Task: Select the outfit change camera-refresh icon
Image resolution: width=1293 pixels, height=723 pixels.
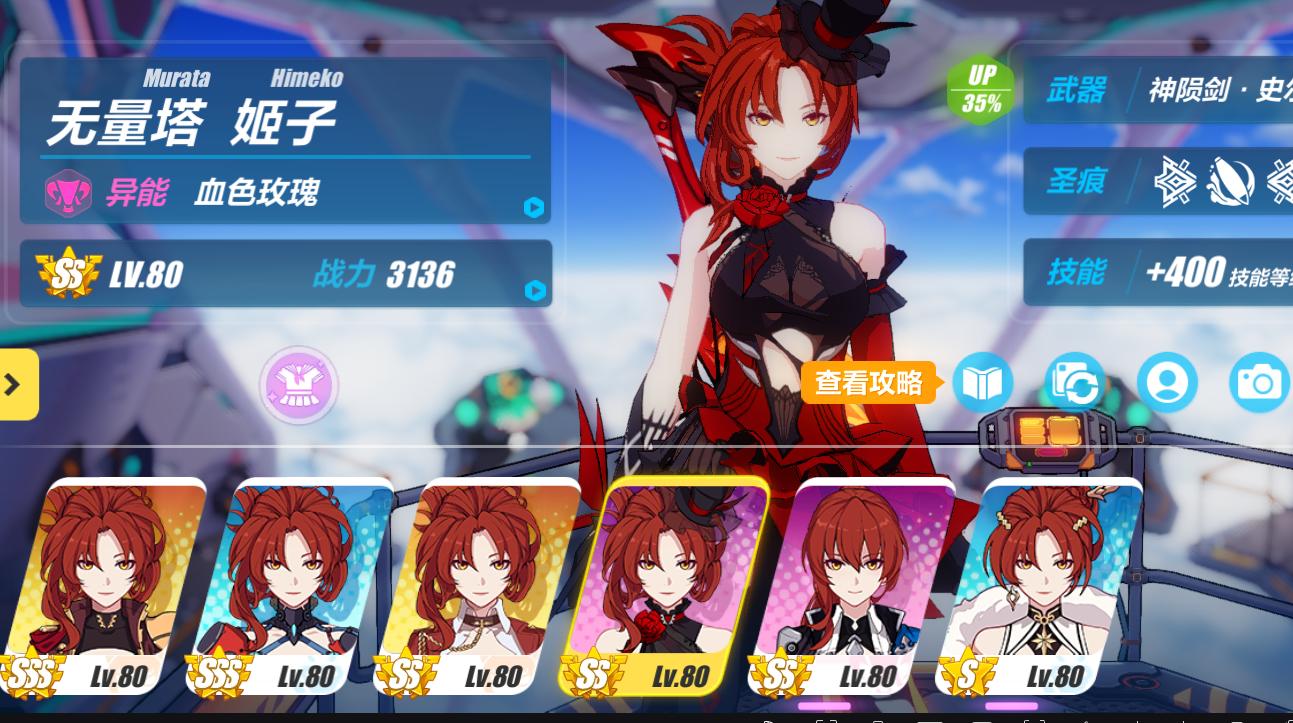Action: (1075, 383)
